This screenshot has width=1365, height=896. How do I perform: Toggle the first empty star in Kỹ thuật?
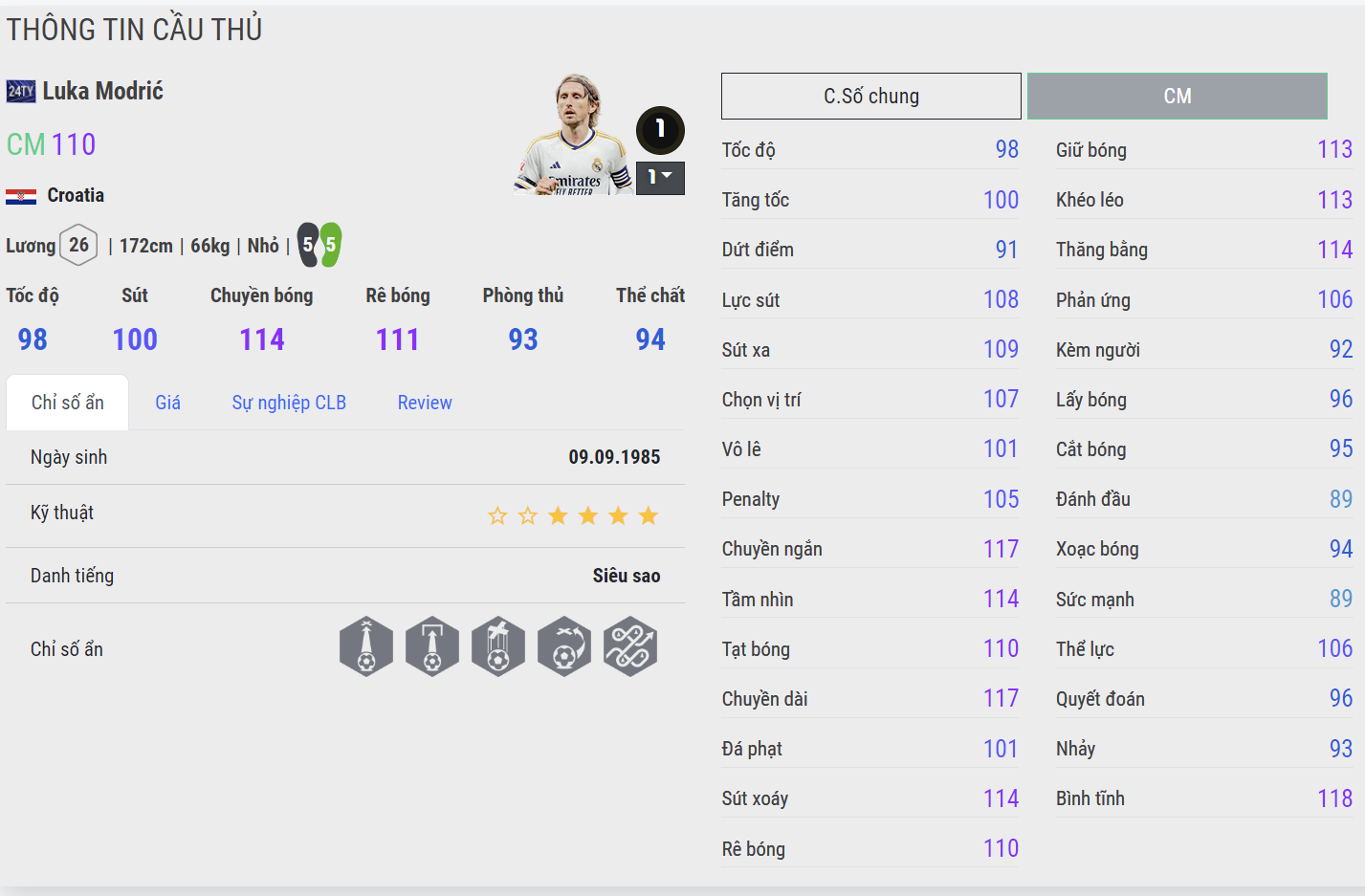coord(496,514)
